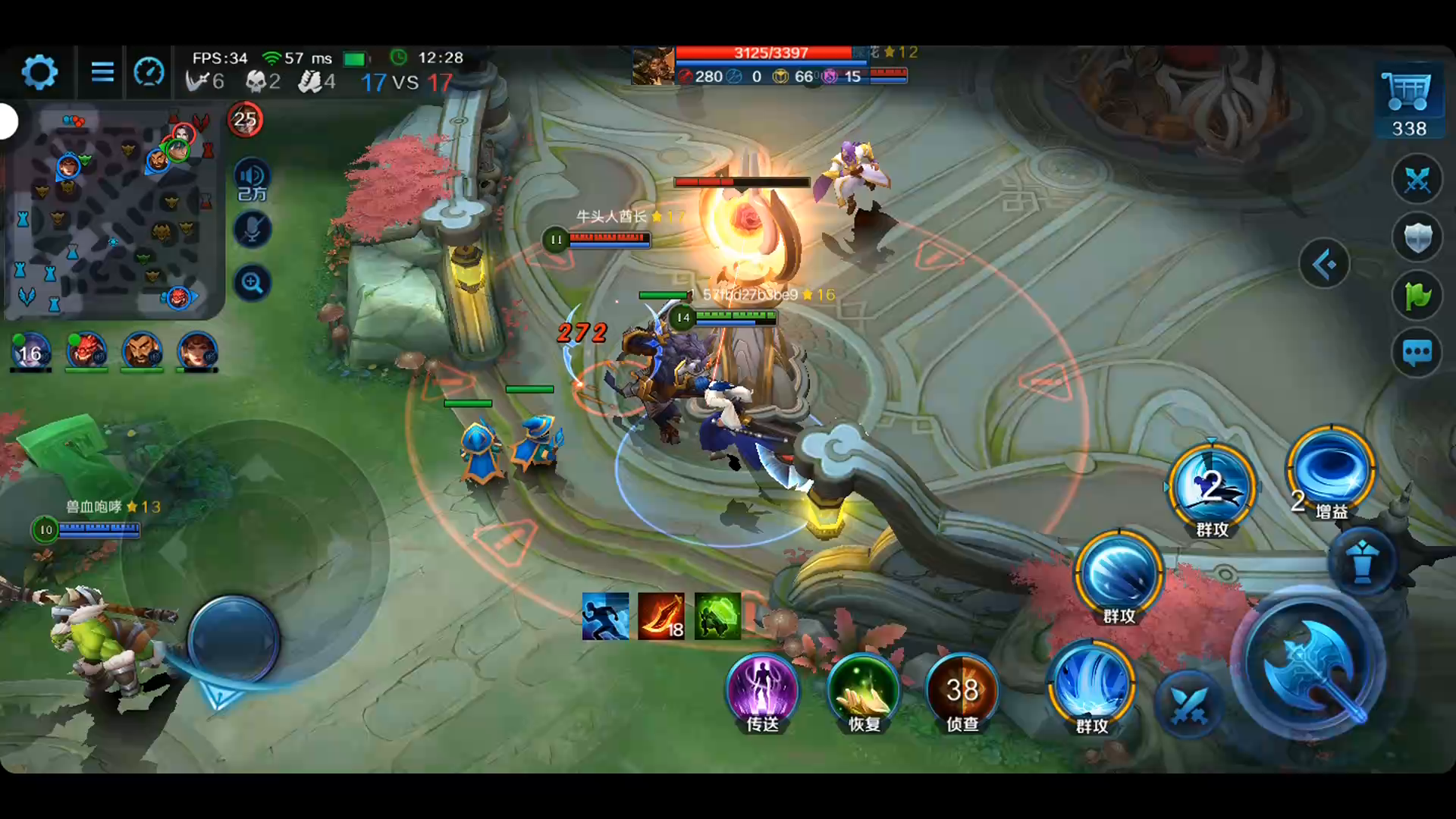Activate the 增益 buff skill
Screen dimensions: 1456x819
[x=1332, y=470]
